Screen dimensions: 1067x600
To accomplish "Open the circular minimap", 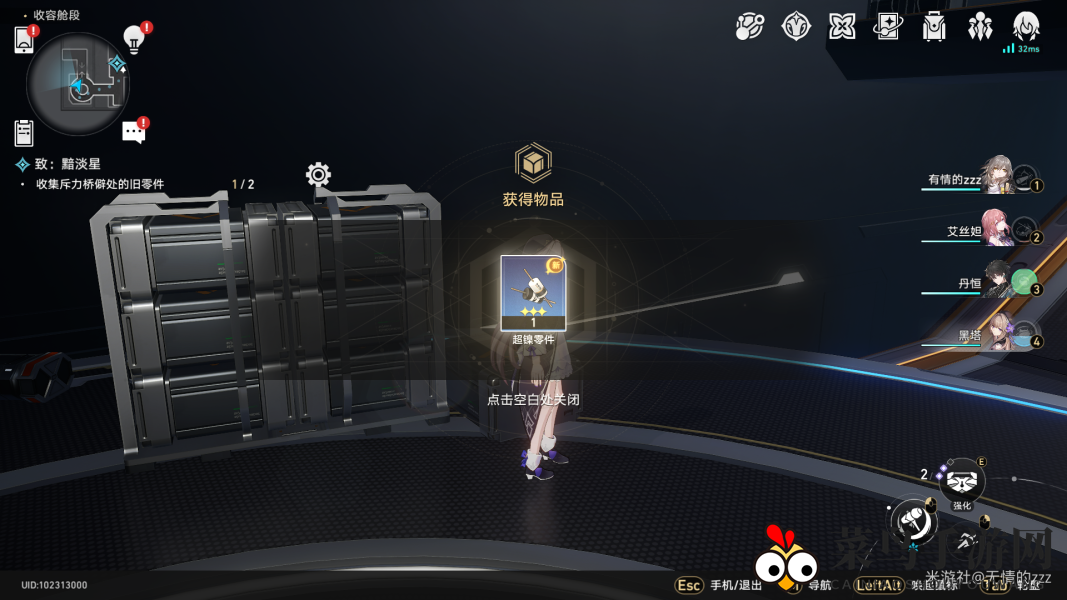I will [79, 86].
